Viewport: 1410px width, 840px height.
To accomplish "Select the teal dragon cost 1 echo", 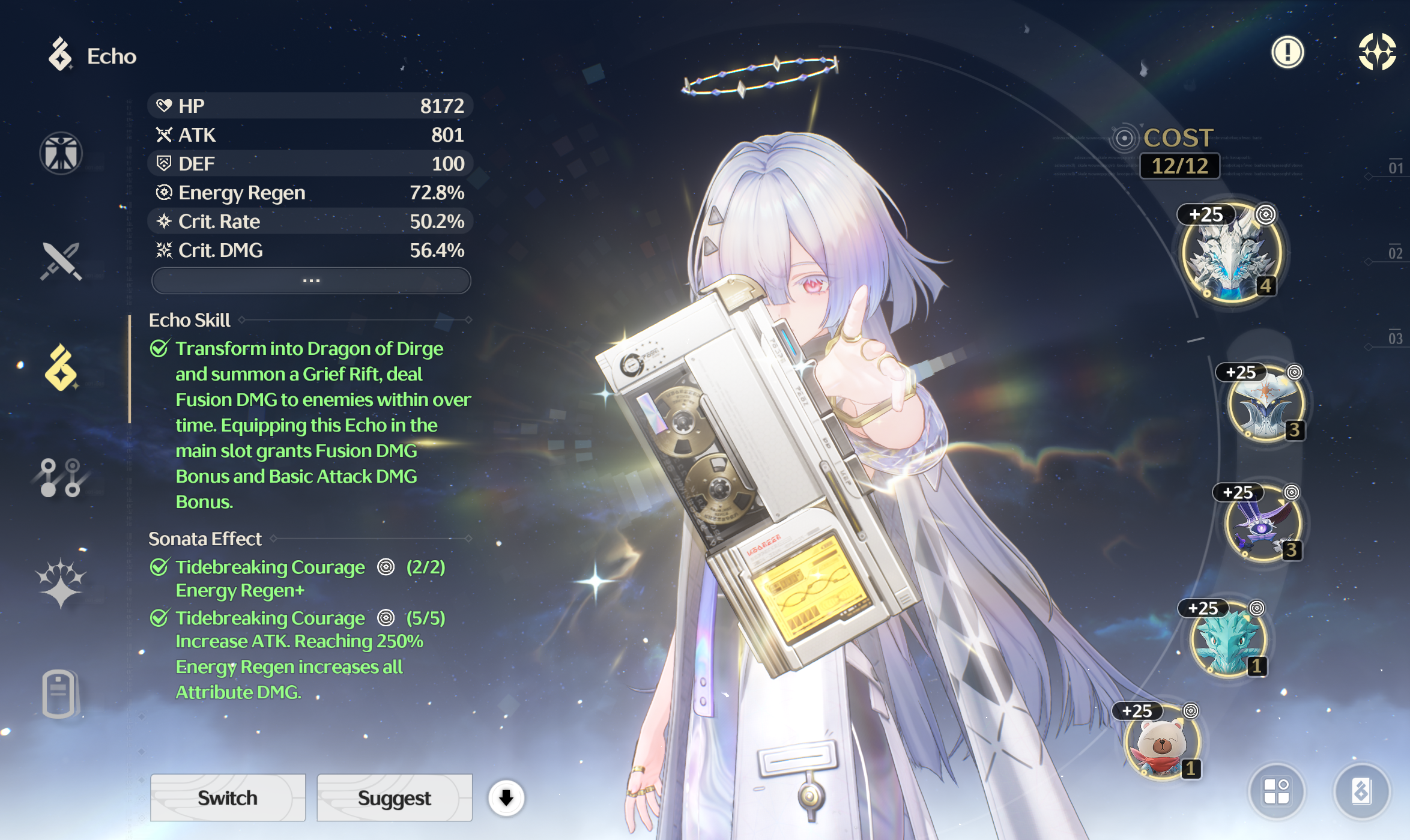I will click(x=1228, y=639).
